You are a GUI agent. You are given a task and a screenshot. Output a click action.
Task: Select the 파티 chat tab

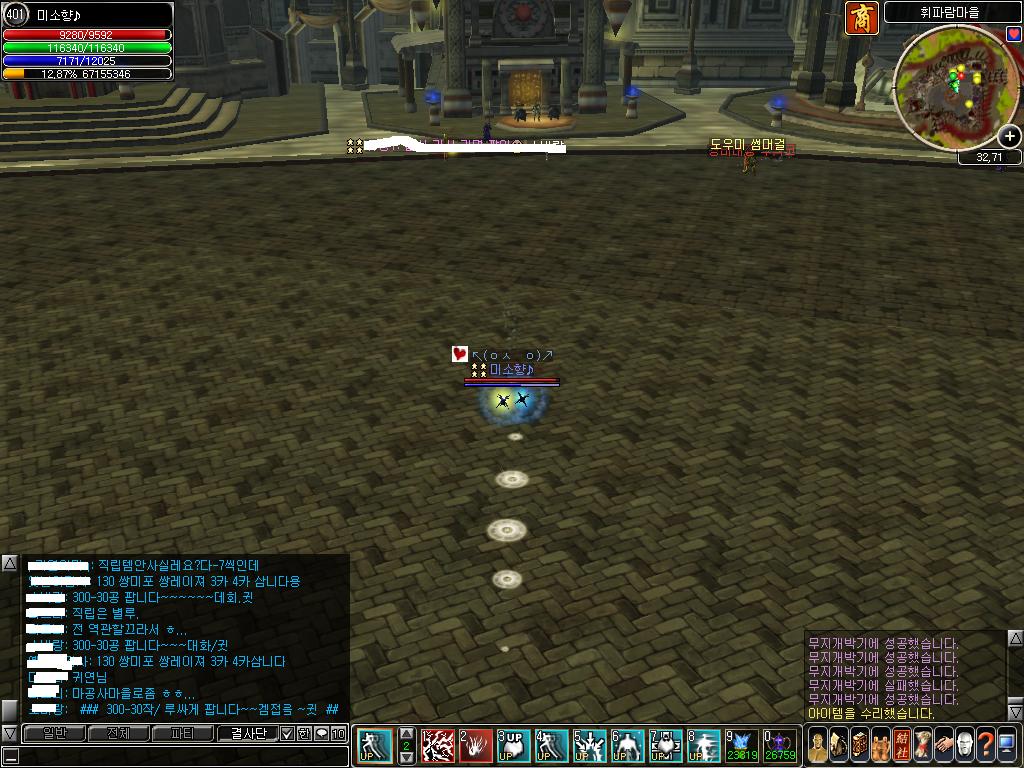182,734
